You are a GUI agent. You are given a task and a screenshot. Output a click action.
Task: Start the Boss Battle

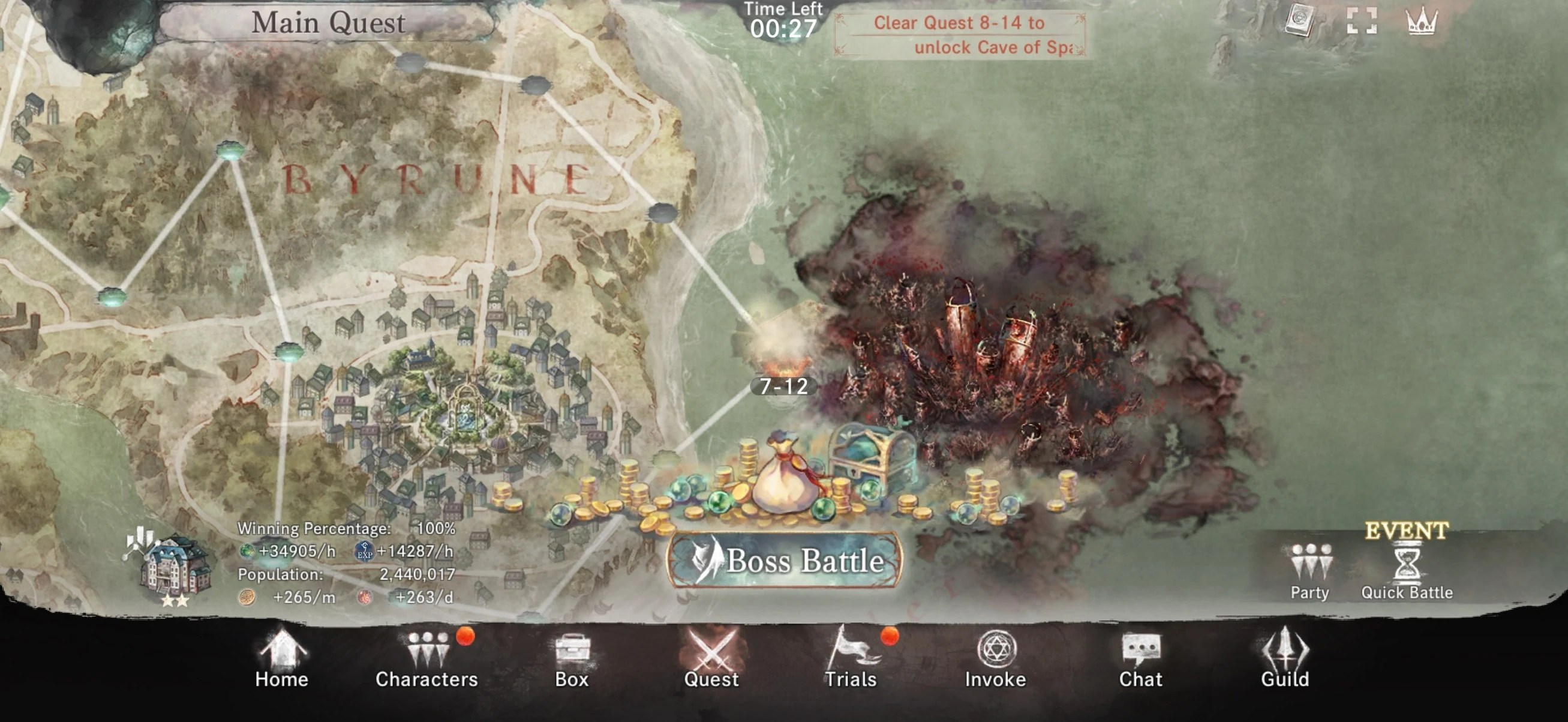point(784,560)
